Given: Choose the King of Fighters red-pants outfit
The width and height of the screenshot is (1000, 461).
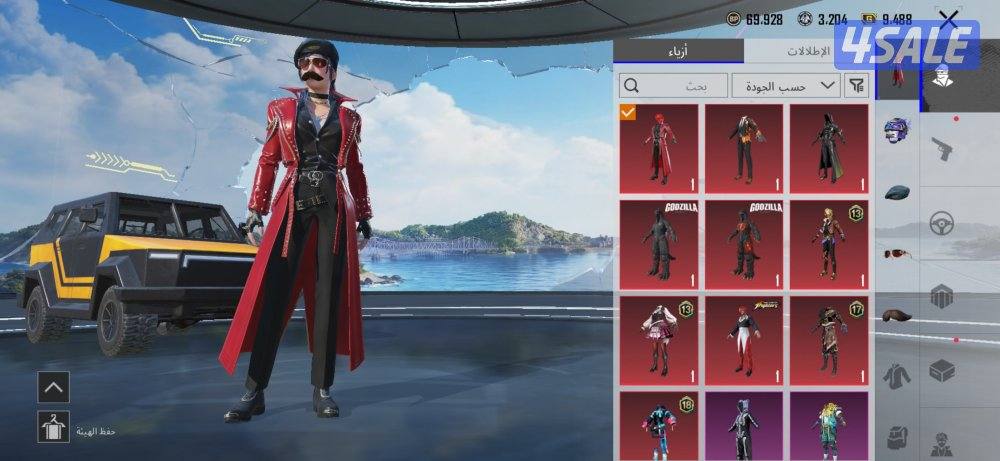Looking at the screenshot, I should pyautogui.click(x=744, y=339).
